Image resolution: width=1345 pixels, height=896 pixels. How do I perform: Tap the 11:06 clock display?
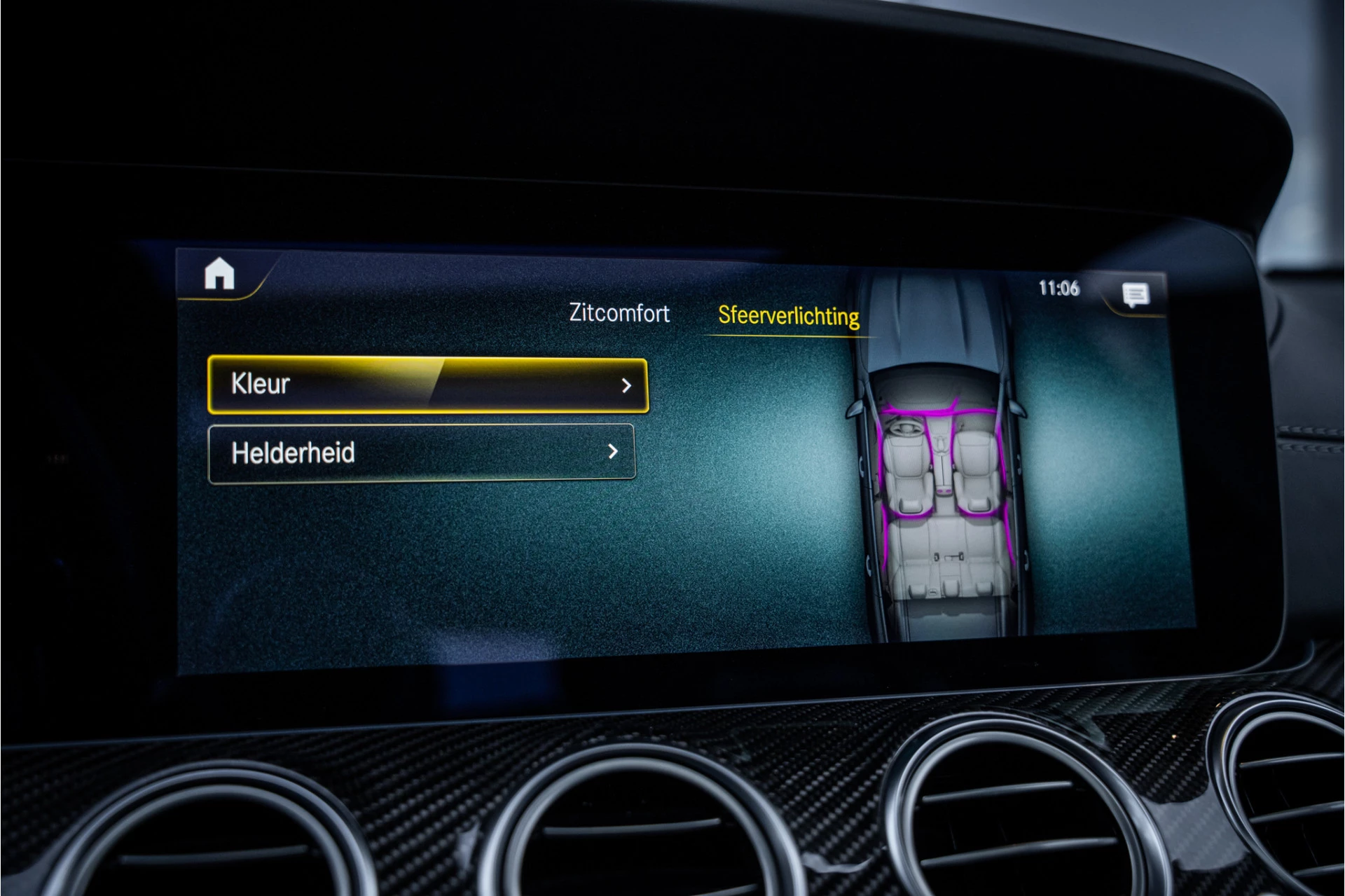[x=1060, y=289]
